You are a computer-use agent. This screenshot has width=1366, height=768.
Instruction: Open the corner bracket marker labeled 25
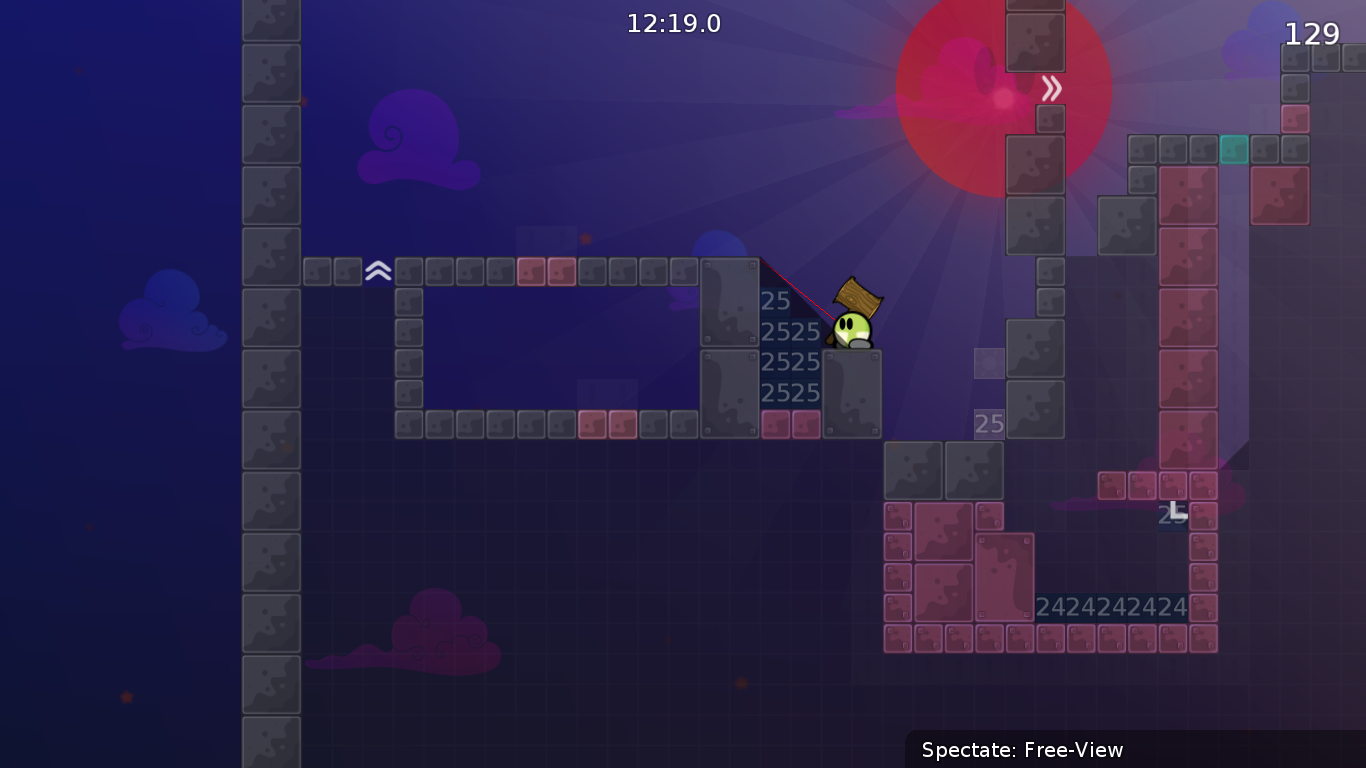coord(1172,512)
